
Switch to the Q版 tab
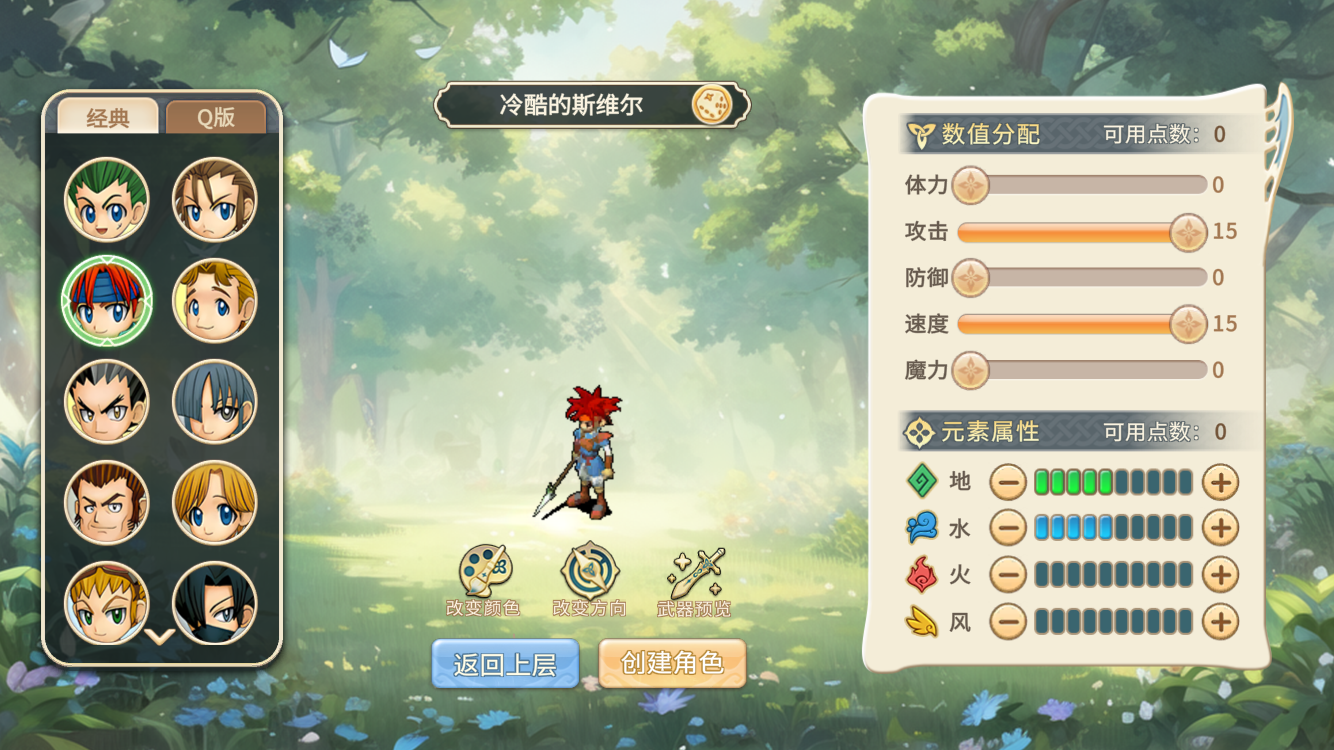click(x=215, y=117)
